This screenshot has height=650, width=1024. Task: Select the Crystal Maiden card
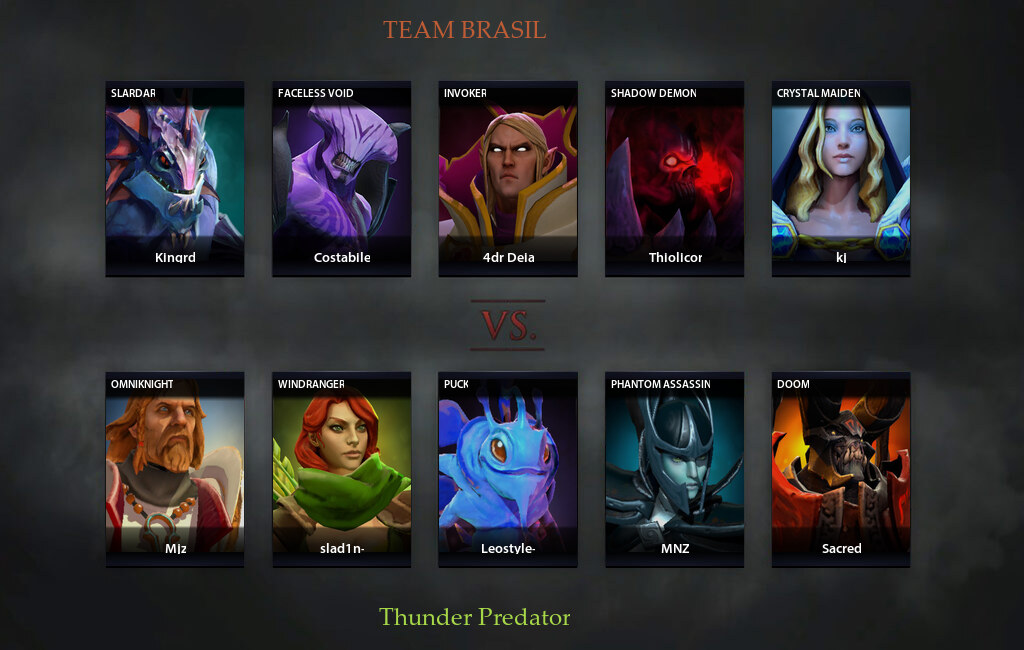tap(840, 179)
